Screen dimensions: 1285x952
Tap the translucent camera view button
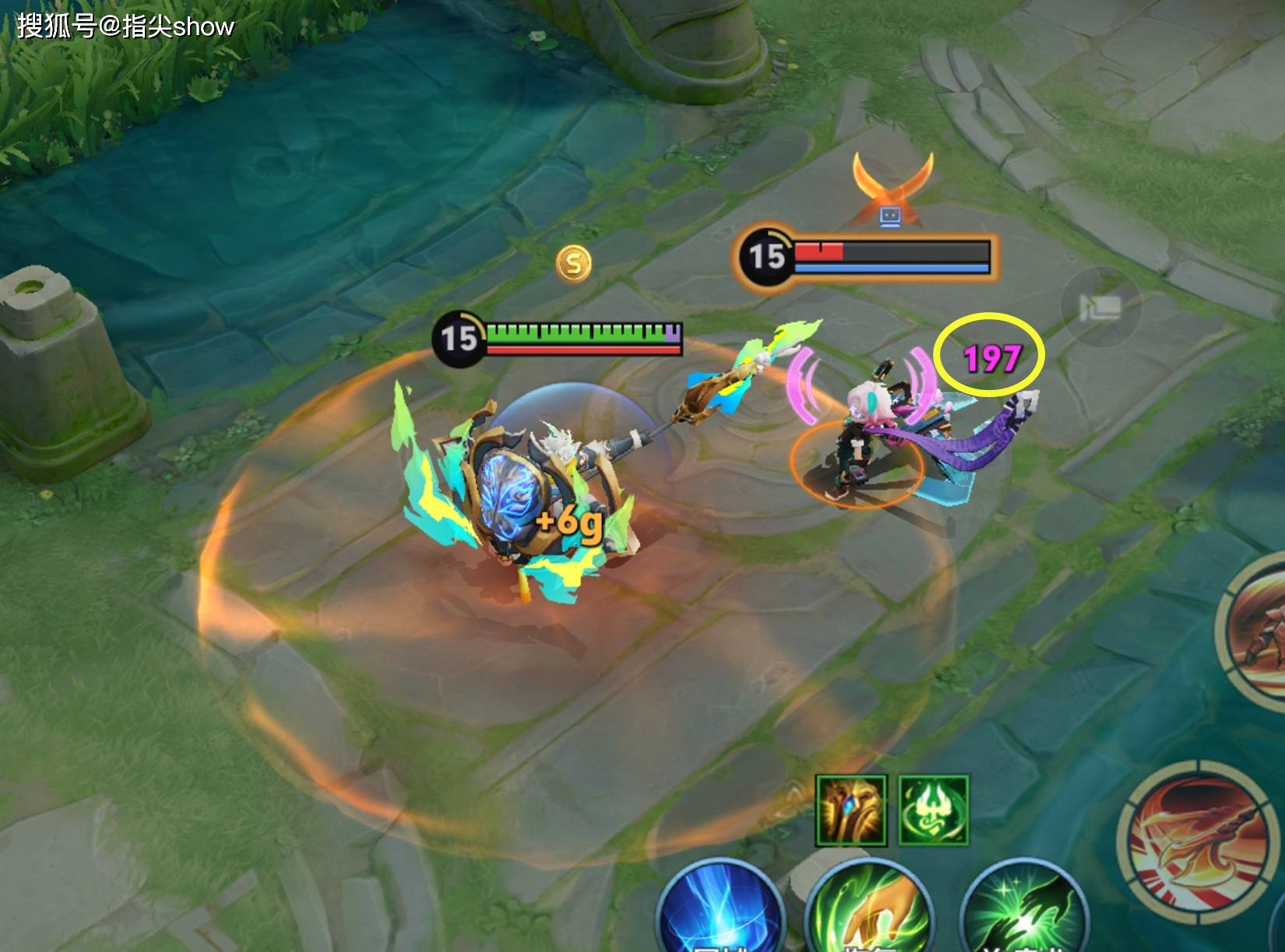(x=1100, y=307)
